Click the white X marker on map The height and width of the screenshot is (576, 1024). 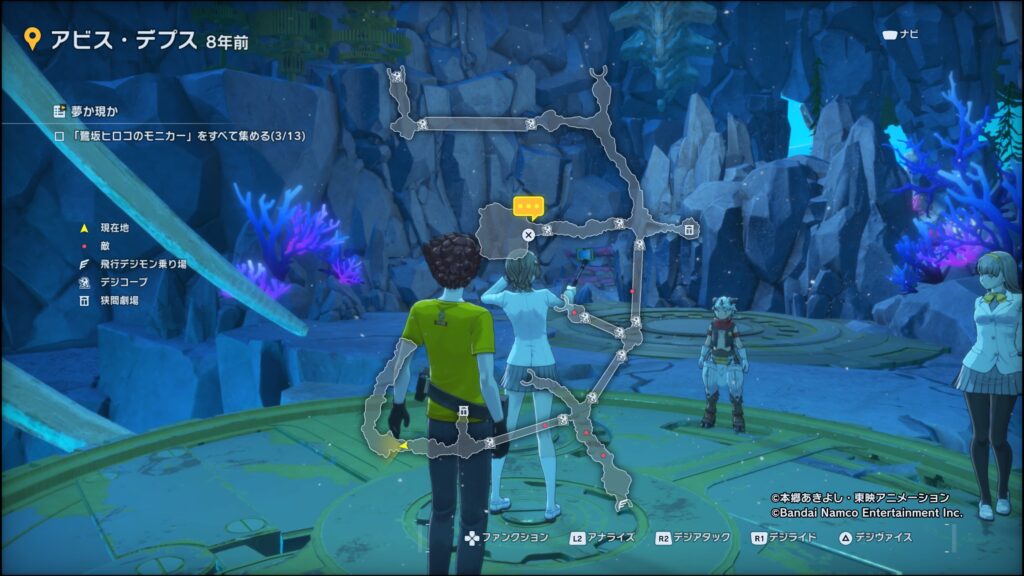(528, 235)
